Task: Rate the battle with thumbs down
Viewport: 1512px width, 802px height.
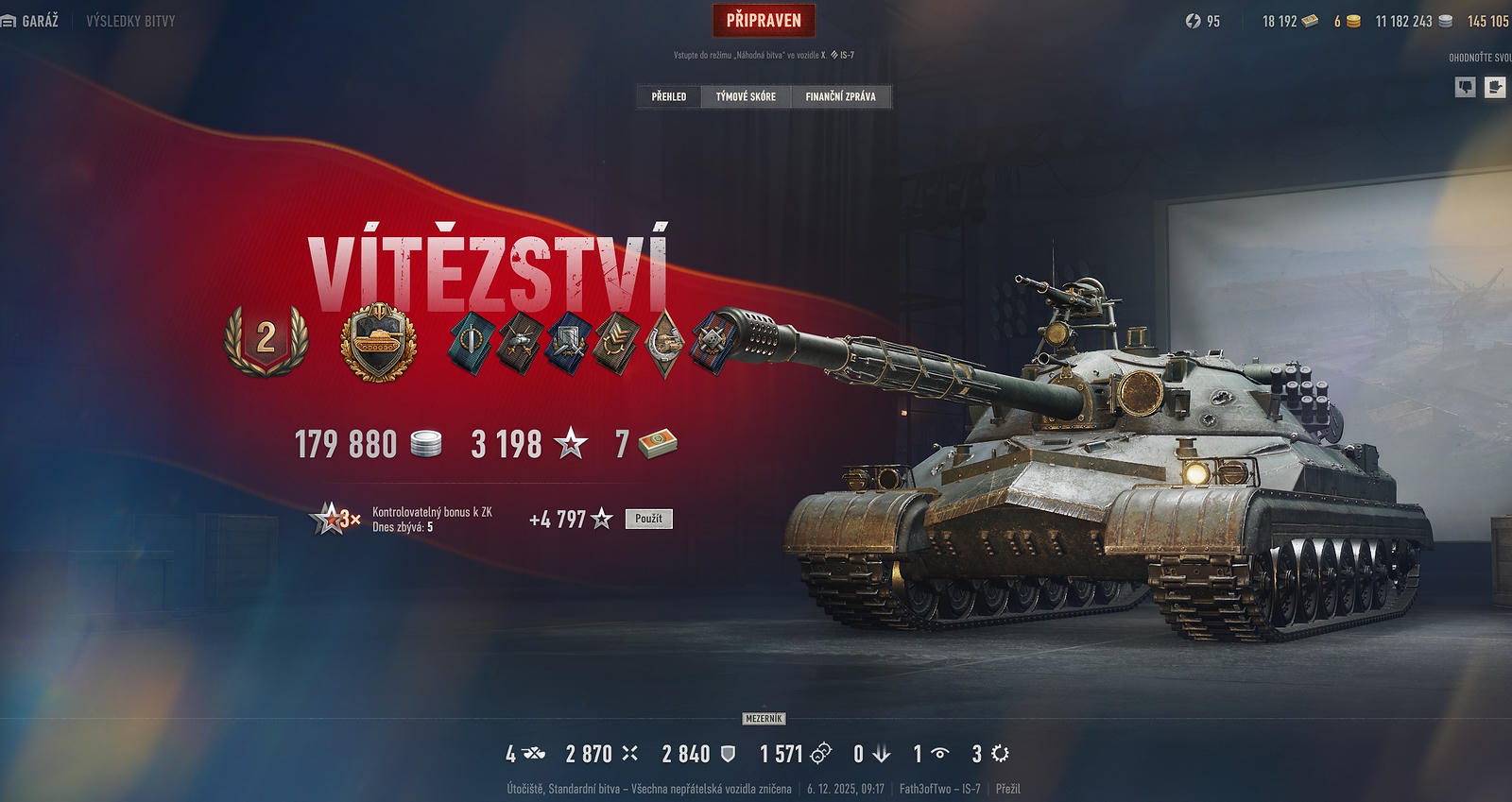Action: point(1465,87)
